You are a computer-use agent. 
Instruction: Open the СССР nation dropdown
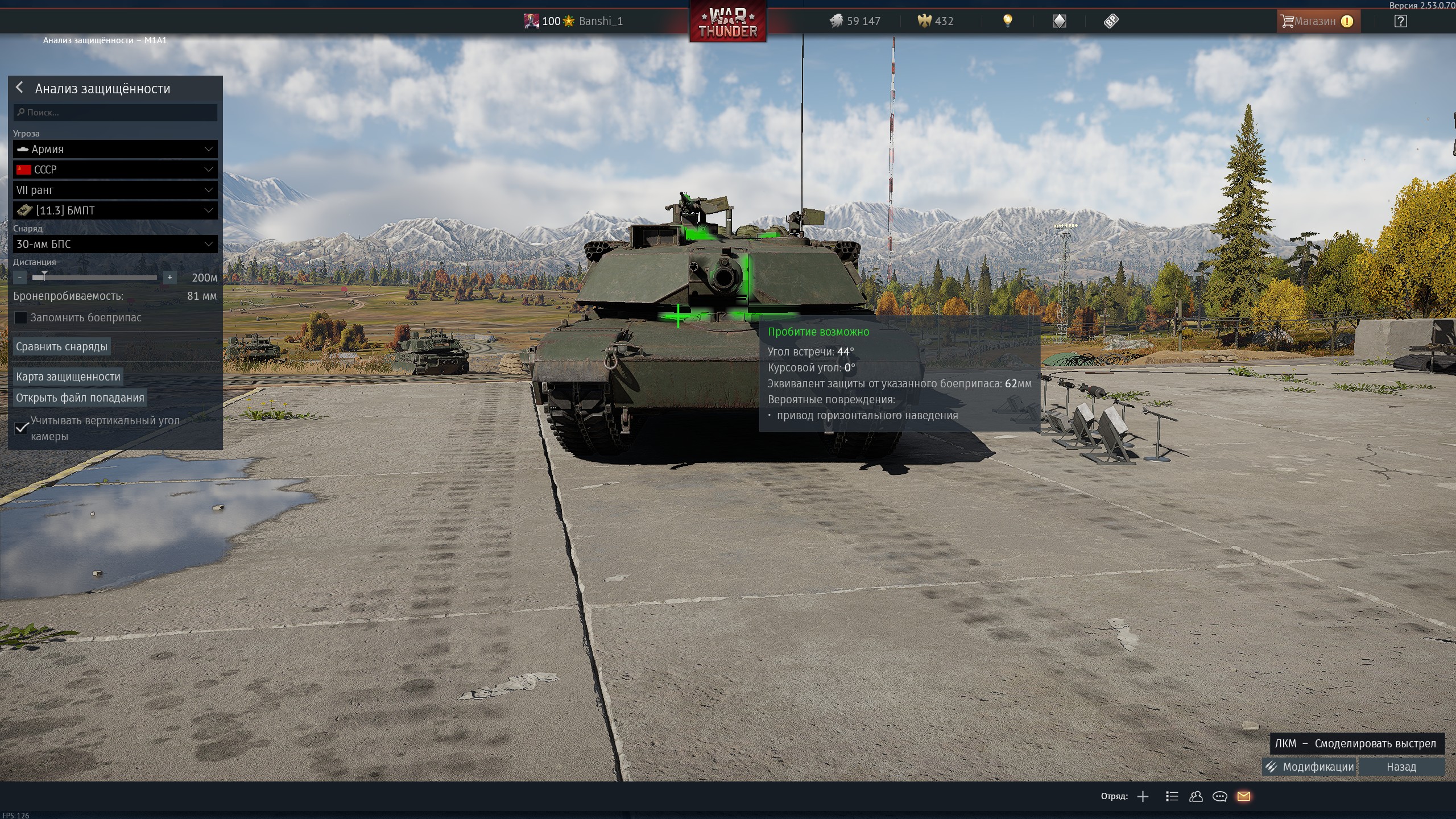point(115,169)
